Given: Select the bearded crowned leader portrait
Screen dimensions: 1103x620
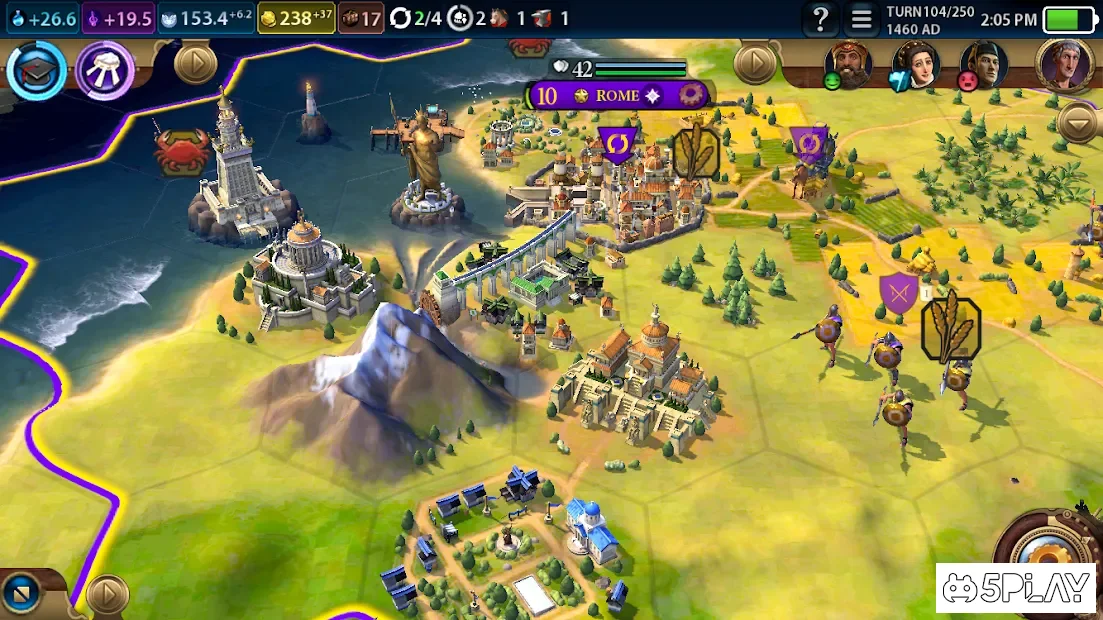Looking at the screenshot, I should (847, 64).
